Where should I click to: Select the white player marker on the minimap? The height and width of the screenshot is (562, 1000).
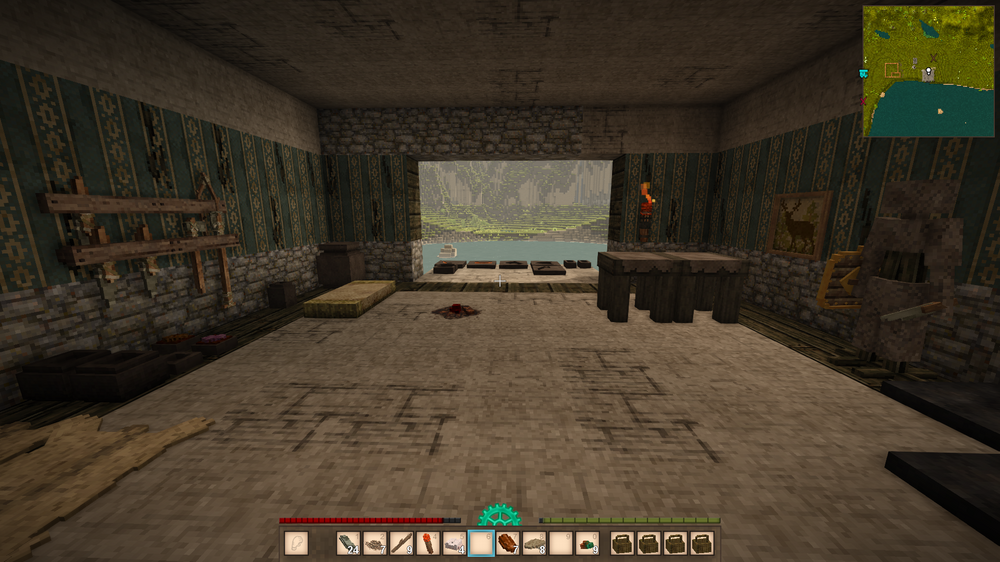[x=929, y=72]
